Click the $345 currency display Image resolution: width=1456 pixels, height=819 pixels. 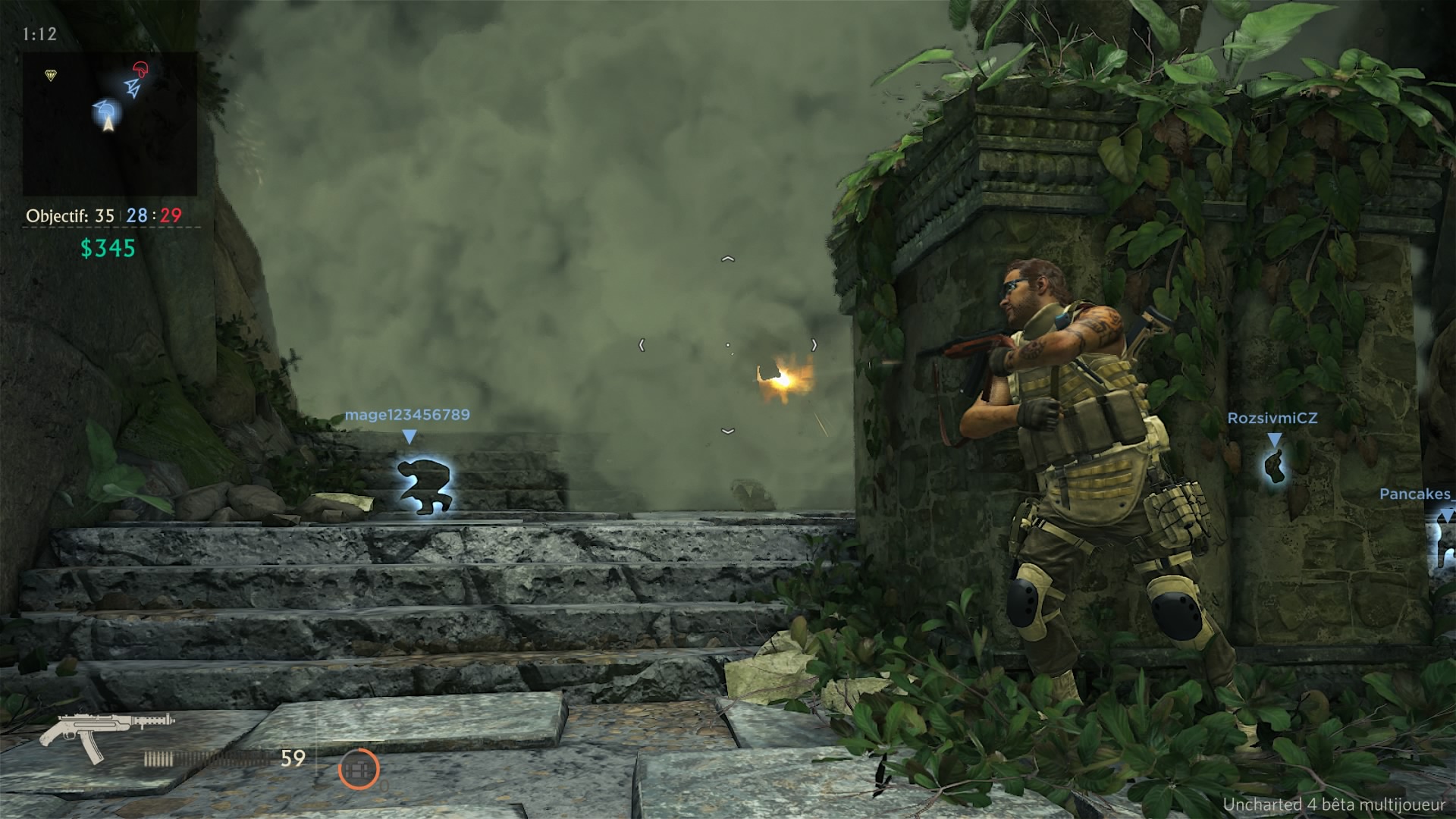click(x=106, y=246)
